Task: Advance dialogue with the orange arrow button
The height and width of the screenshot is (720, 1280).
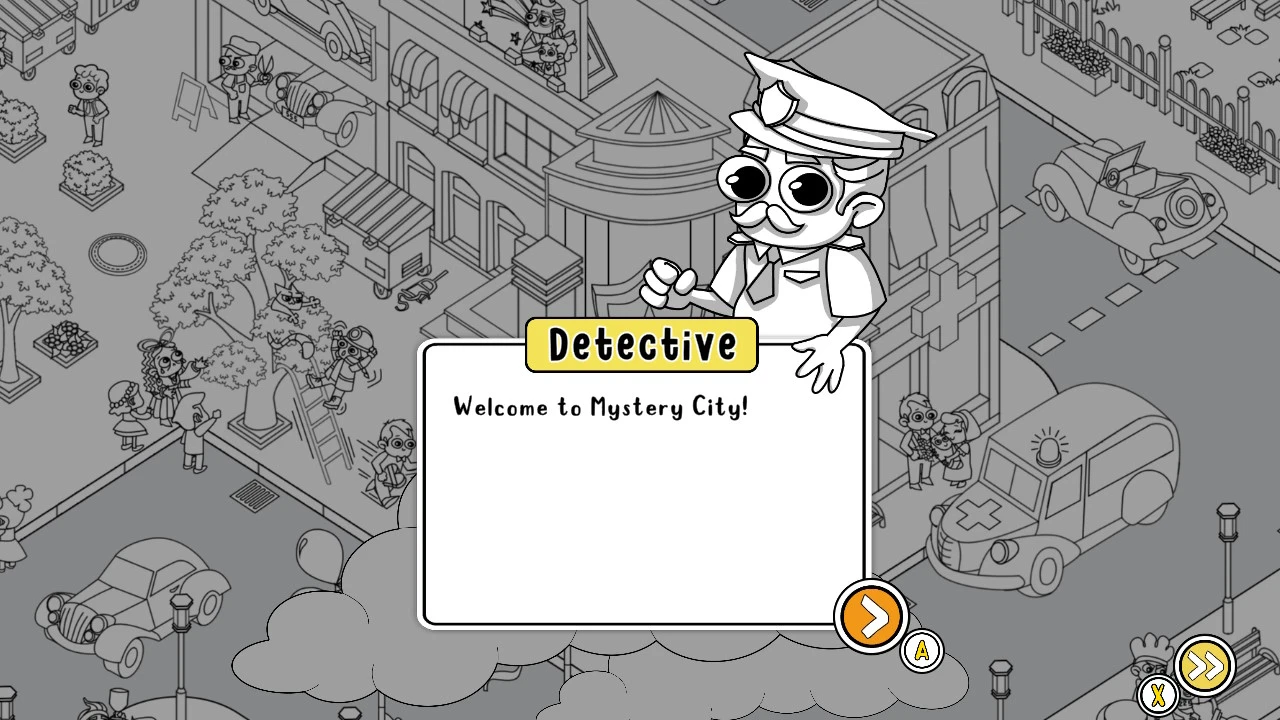Action: (872, 616)
